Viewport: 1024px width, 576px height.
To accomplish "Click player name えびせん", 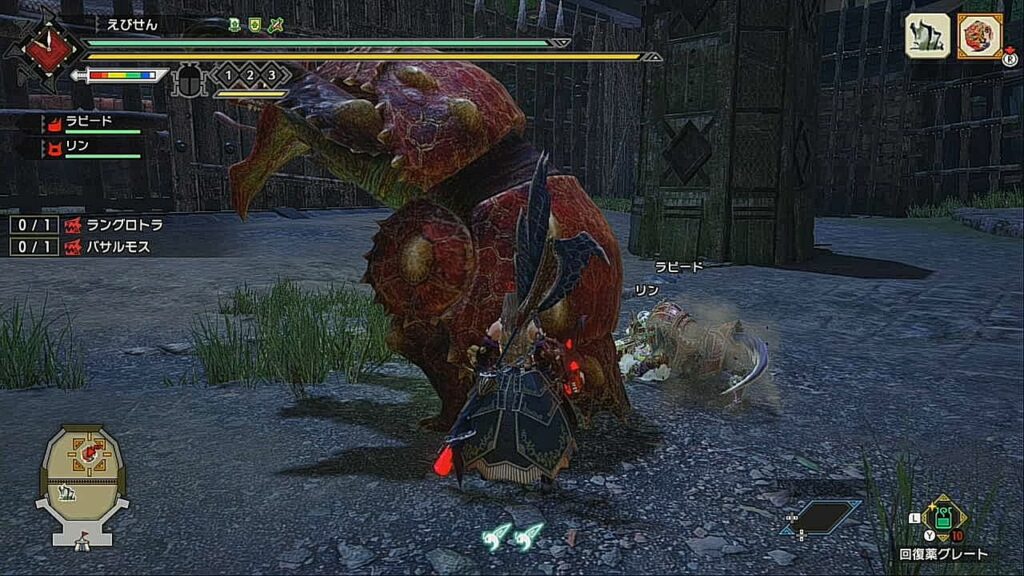I will point(126,23).
